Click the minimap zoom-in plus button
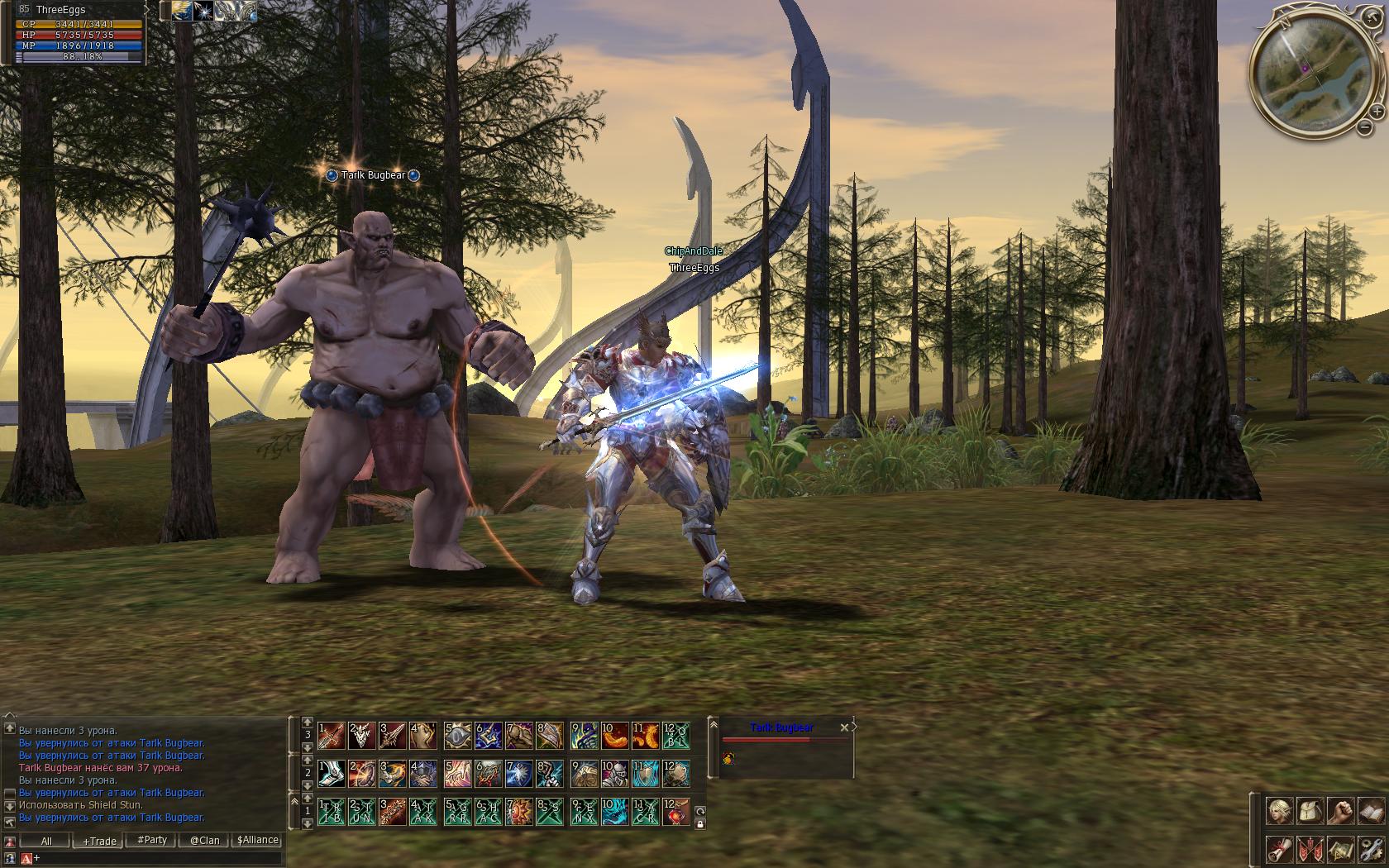 pyautogui.click(x=1377, y=111)
